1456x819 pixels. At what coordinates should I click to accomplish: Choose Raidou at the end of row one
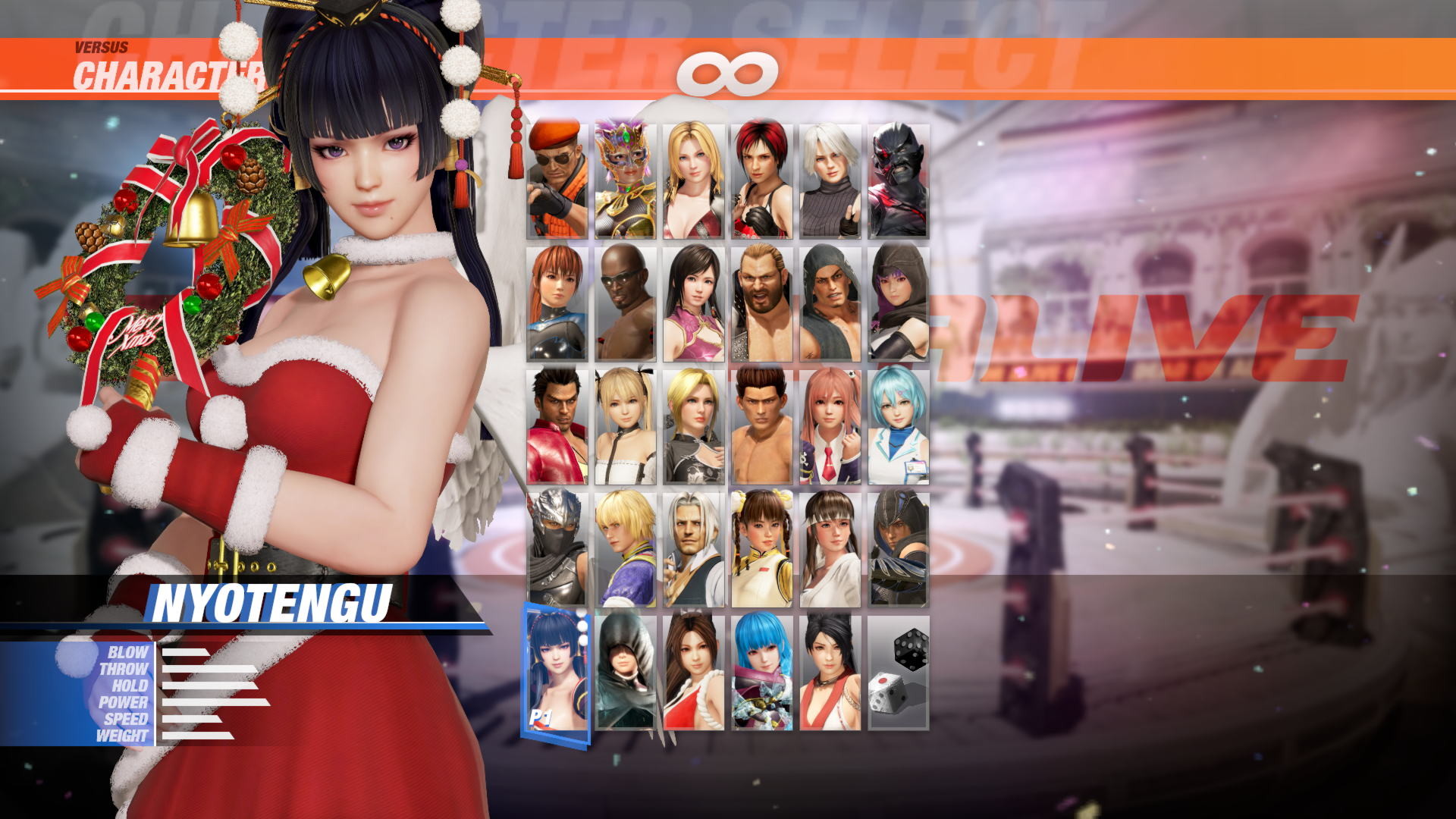point(899,178)
